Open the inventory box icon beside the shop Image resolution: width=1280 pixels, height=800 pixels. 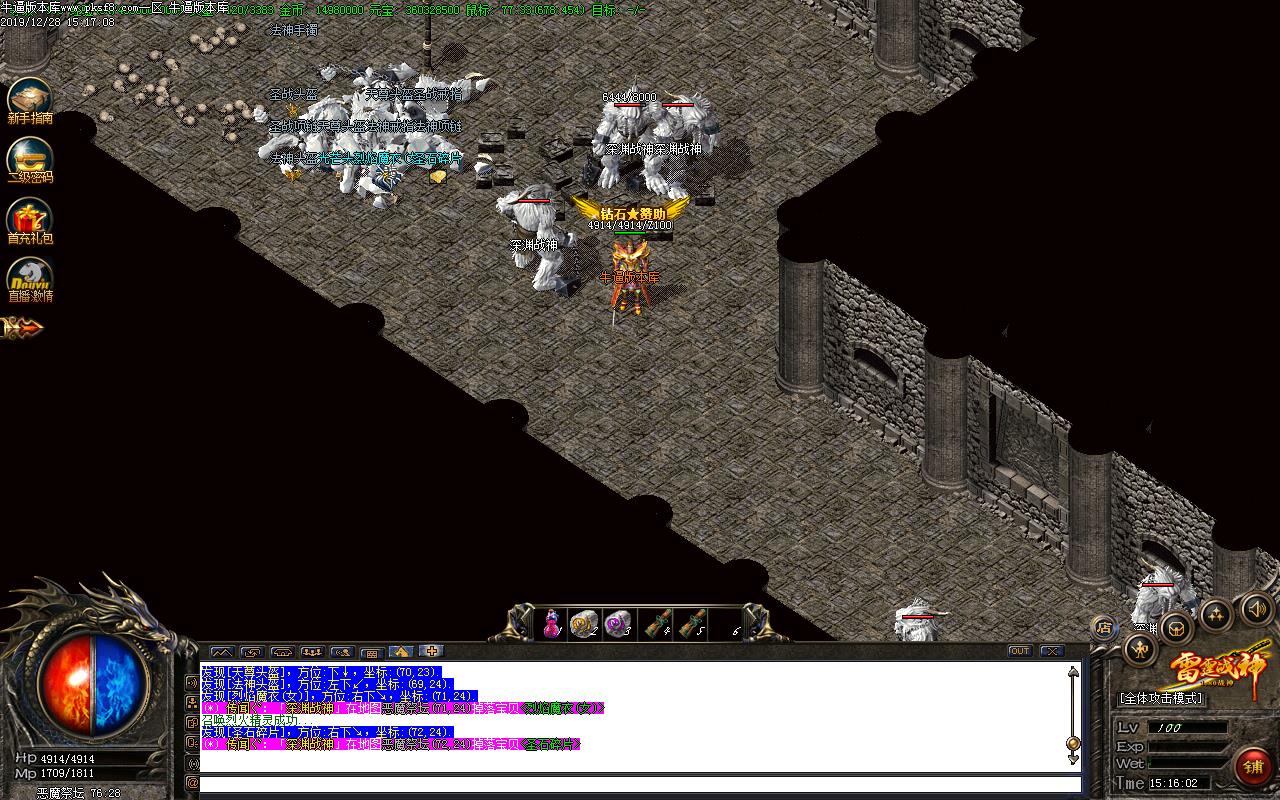click(1175, 630)
